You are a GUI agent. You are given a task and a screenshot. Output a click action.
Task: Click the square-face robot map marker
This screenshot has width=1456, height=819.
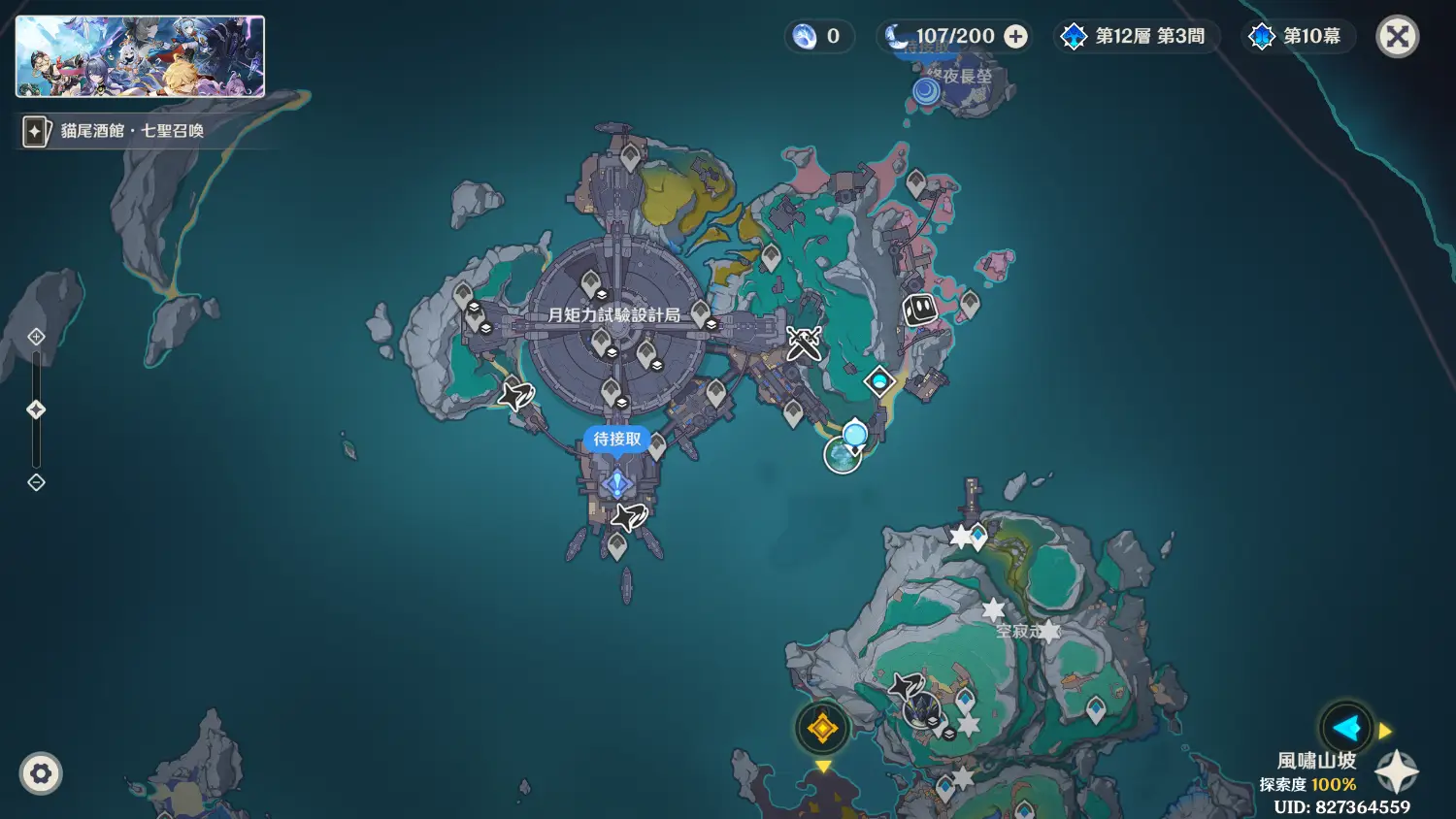919,310
